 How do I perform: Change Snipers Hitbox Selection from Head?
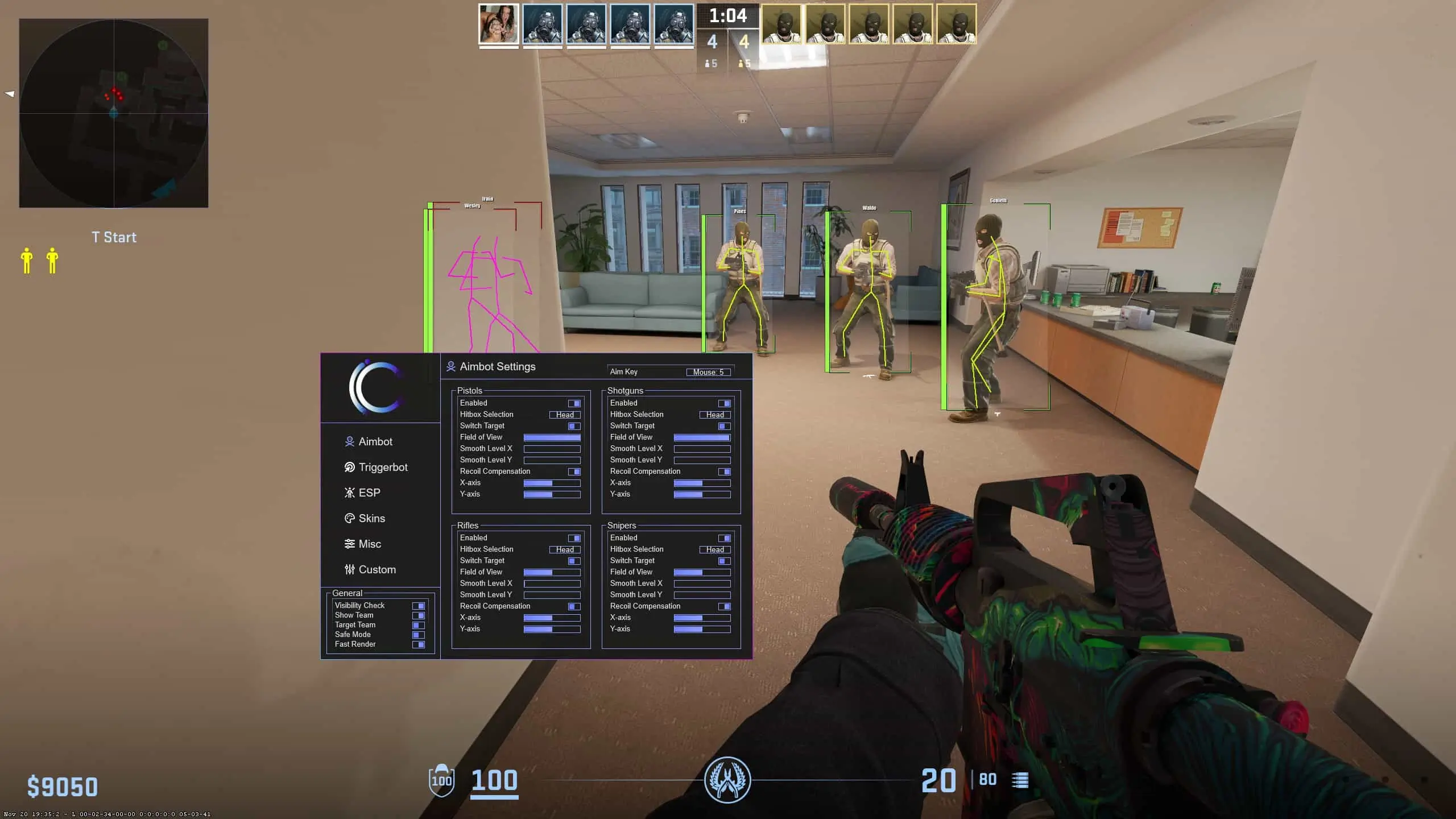[715, 549]
